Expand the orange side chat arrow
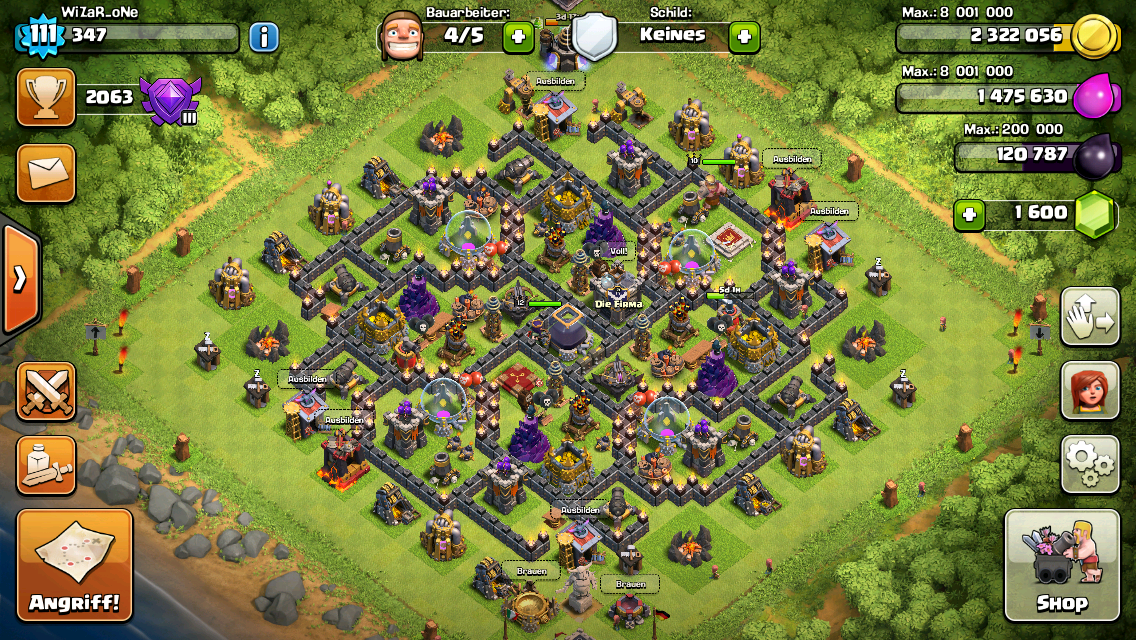The width and height of the screenshot is (1136, 640). 20,278
